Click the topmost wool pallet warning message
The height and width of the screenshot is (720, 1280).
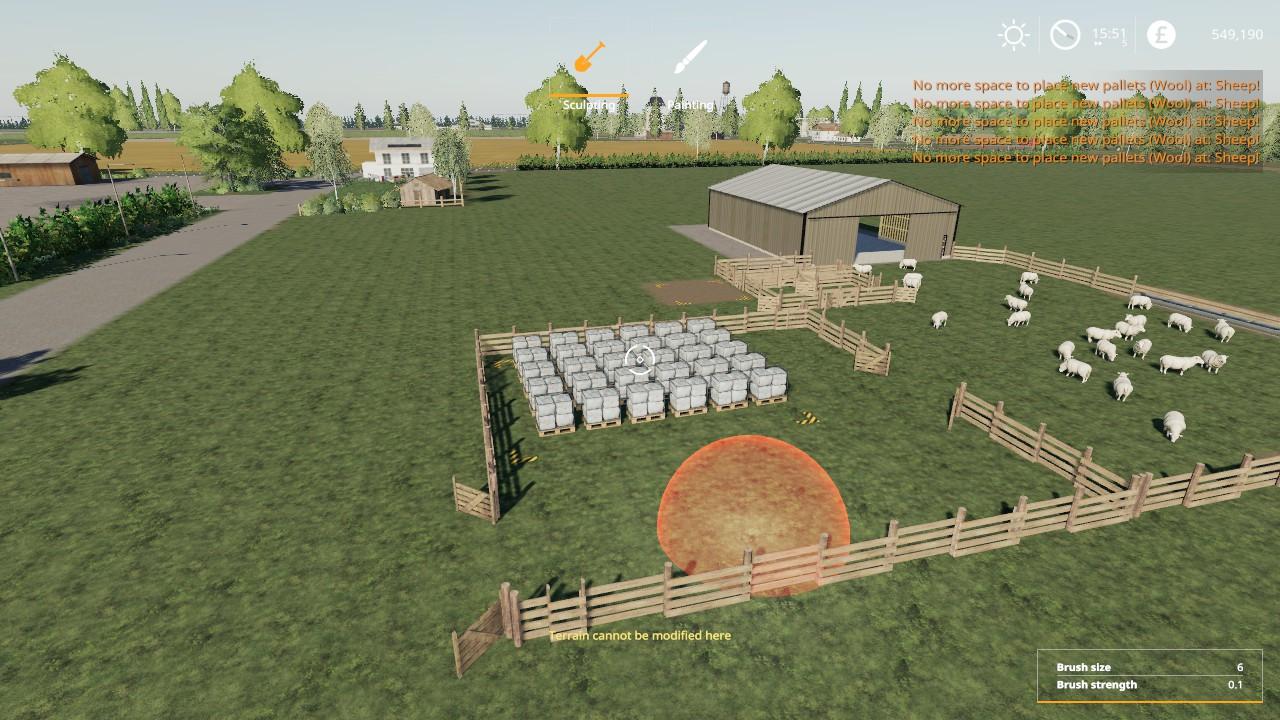point(1083,85)
